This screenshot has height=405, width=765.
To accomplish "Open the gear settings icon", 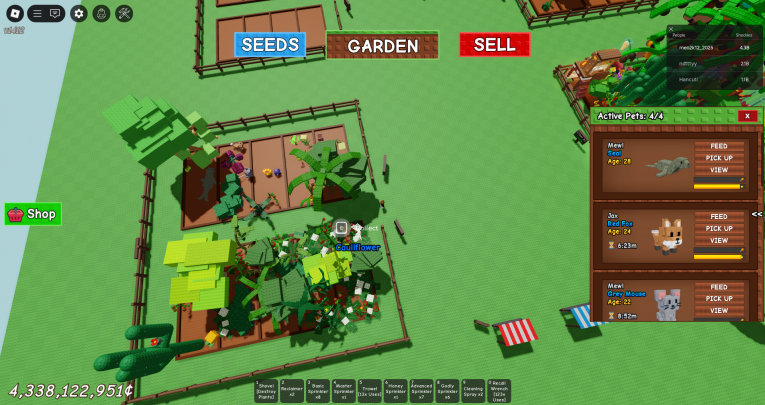I will 78,13.
